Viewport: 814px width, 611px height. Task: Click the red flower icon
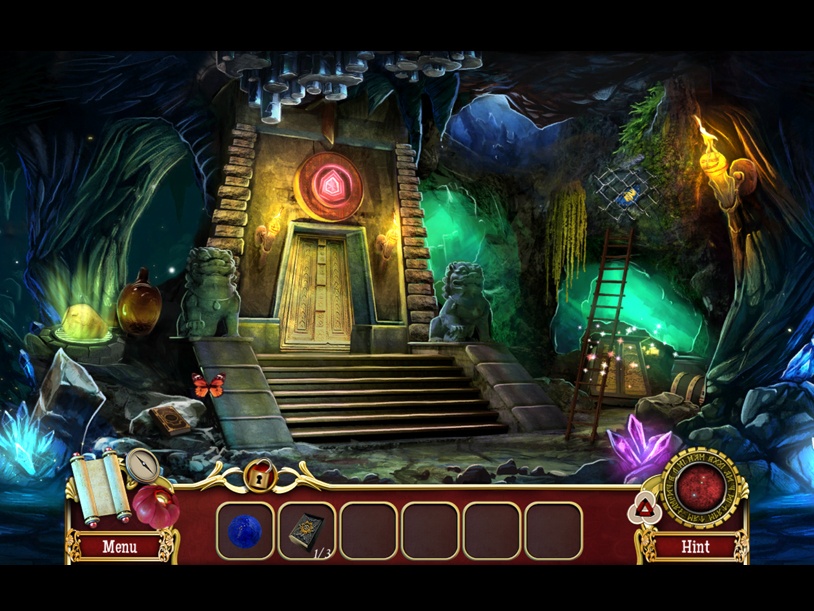point(155,506)
